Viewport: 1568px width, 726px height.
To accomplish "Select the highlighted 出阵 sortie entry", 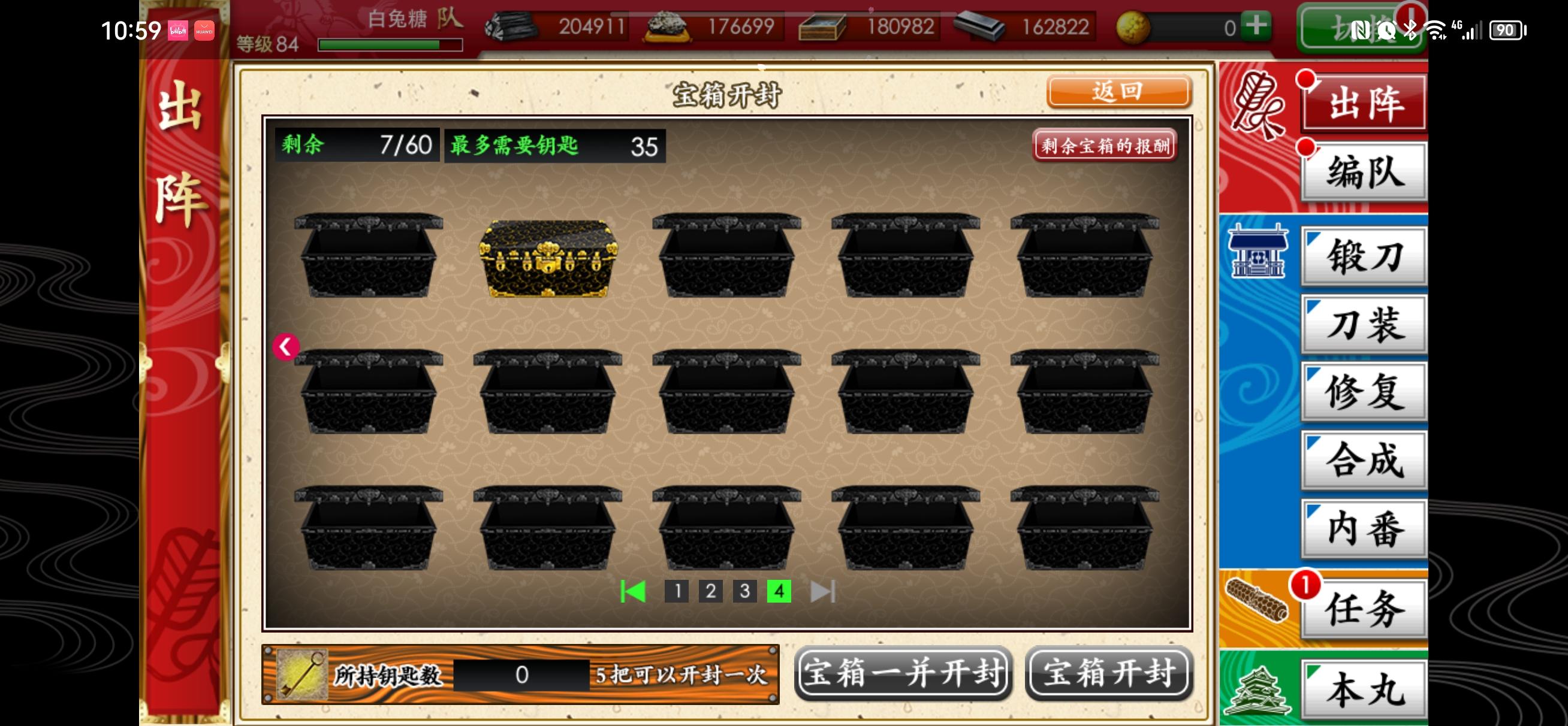I will tap(1364, 102).
